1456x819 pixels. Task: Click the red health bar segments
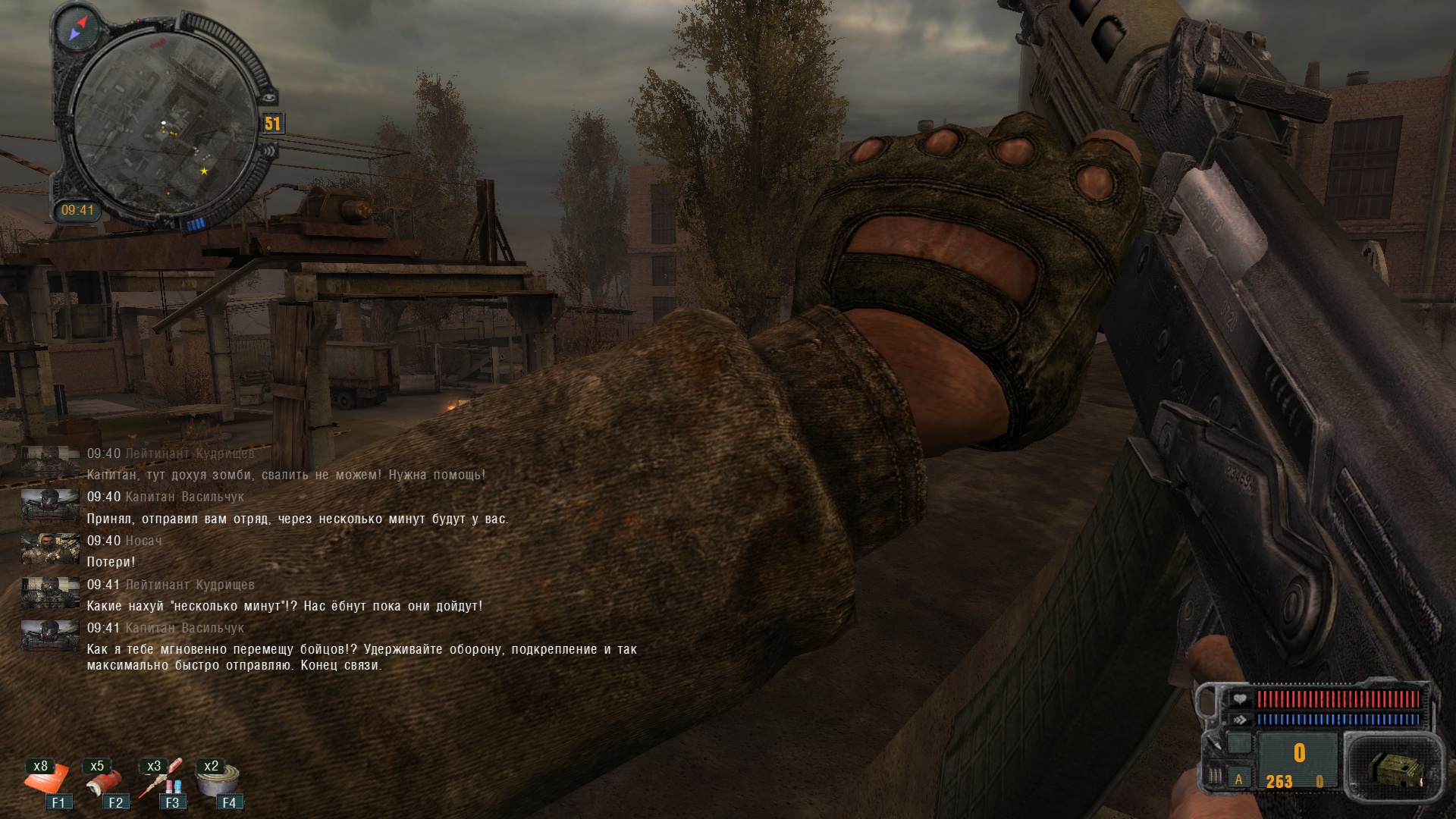pos(1339,699)
